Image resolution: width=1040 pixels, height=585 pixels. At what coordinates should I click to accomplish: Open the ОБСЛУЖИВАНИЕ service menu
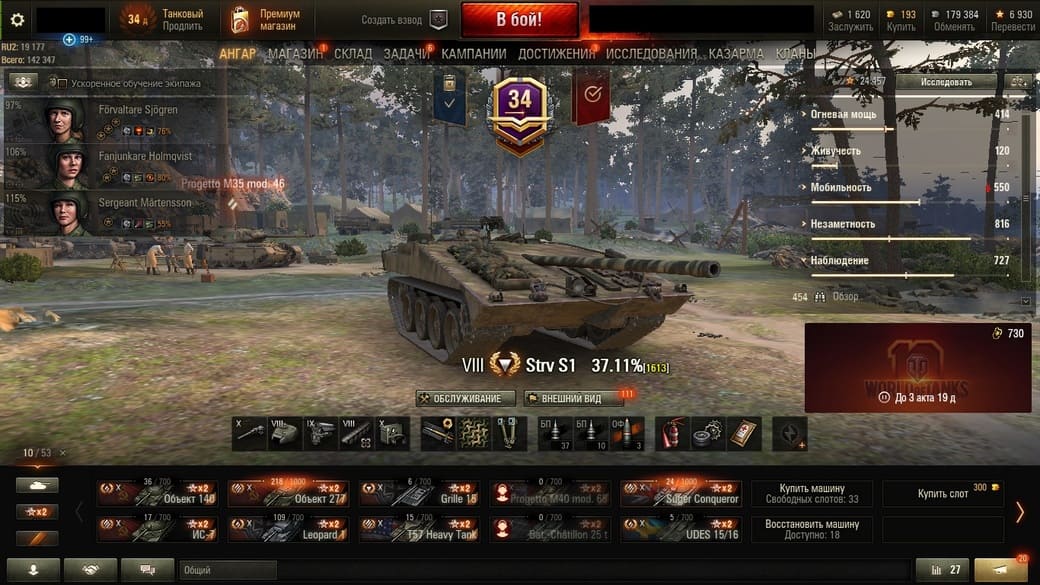click(x=466, y=398)
